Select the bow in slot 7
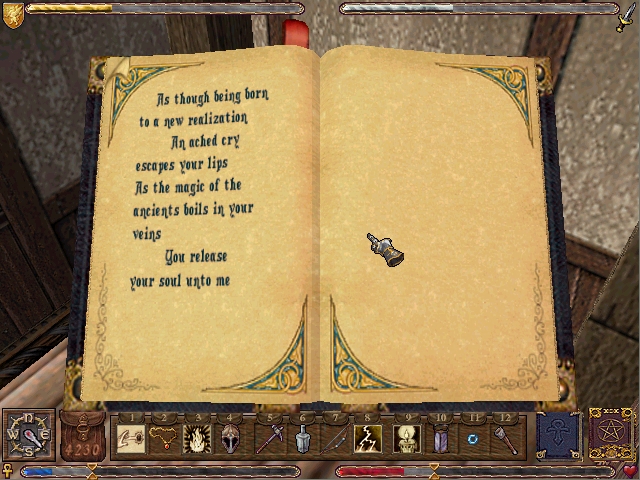Viewport: 640px width, 480px height. point(335,438)
